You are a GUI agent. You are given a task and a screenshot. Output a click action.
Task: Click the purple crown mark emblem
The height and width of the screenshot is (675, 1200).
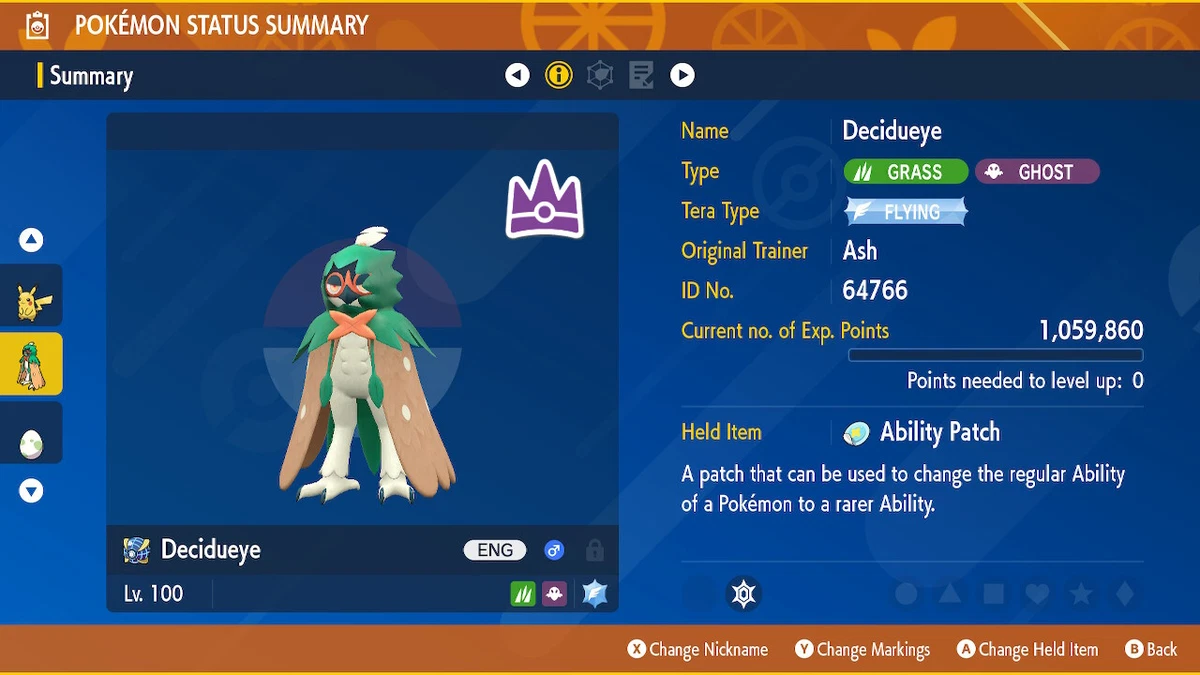tap(544, 201)
